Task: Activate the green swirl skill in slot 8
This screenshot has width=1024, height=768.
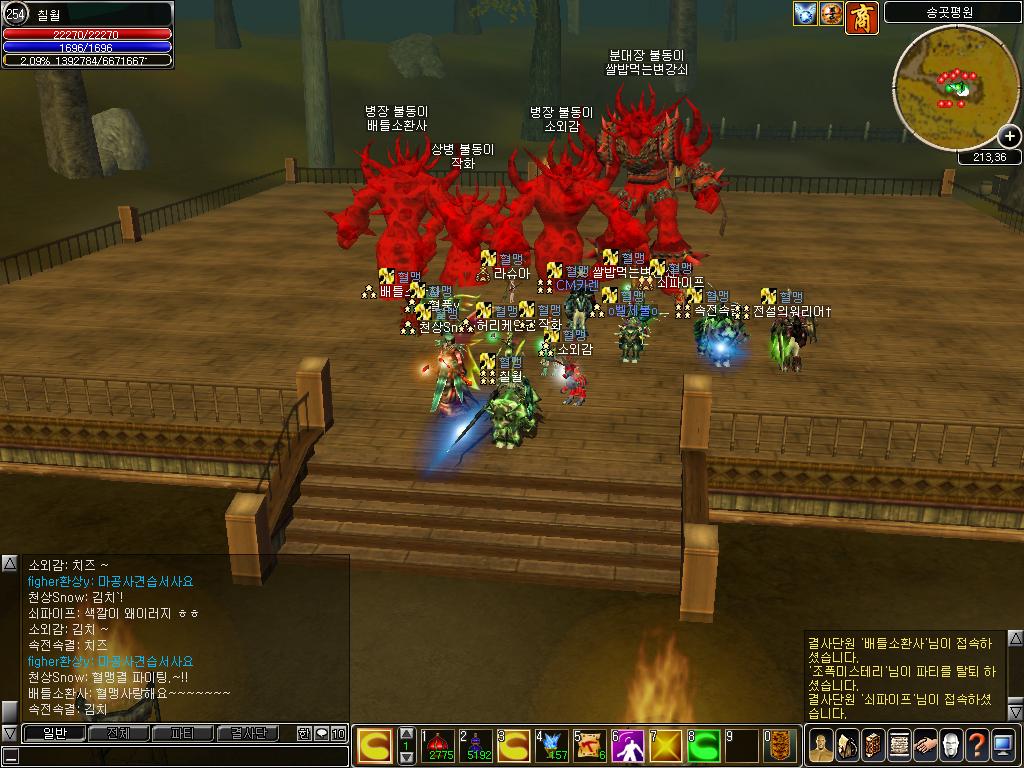Action: (706, 745)
